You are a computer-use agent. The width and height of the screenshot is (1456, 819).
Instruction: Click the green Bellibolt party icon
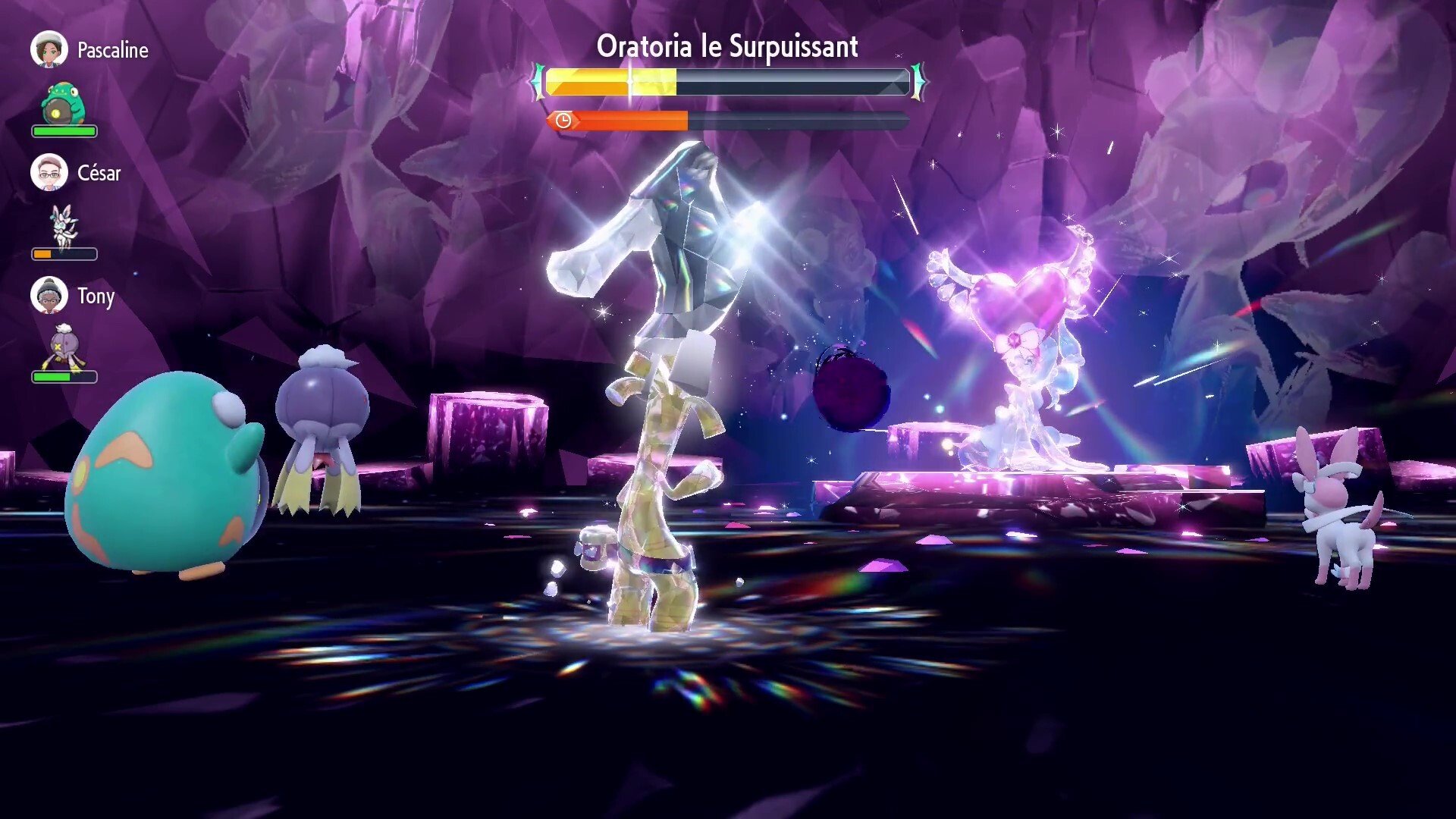coord(64,102)
